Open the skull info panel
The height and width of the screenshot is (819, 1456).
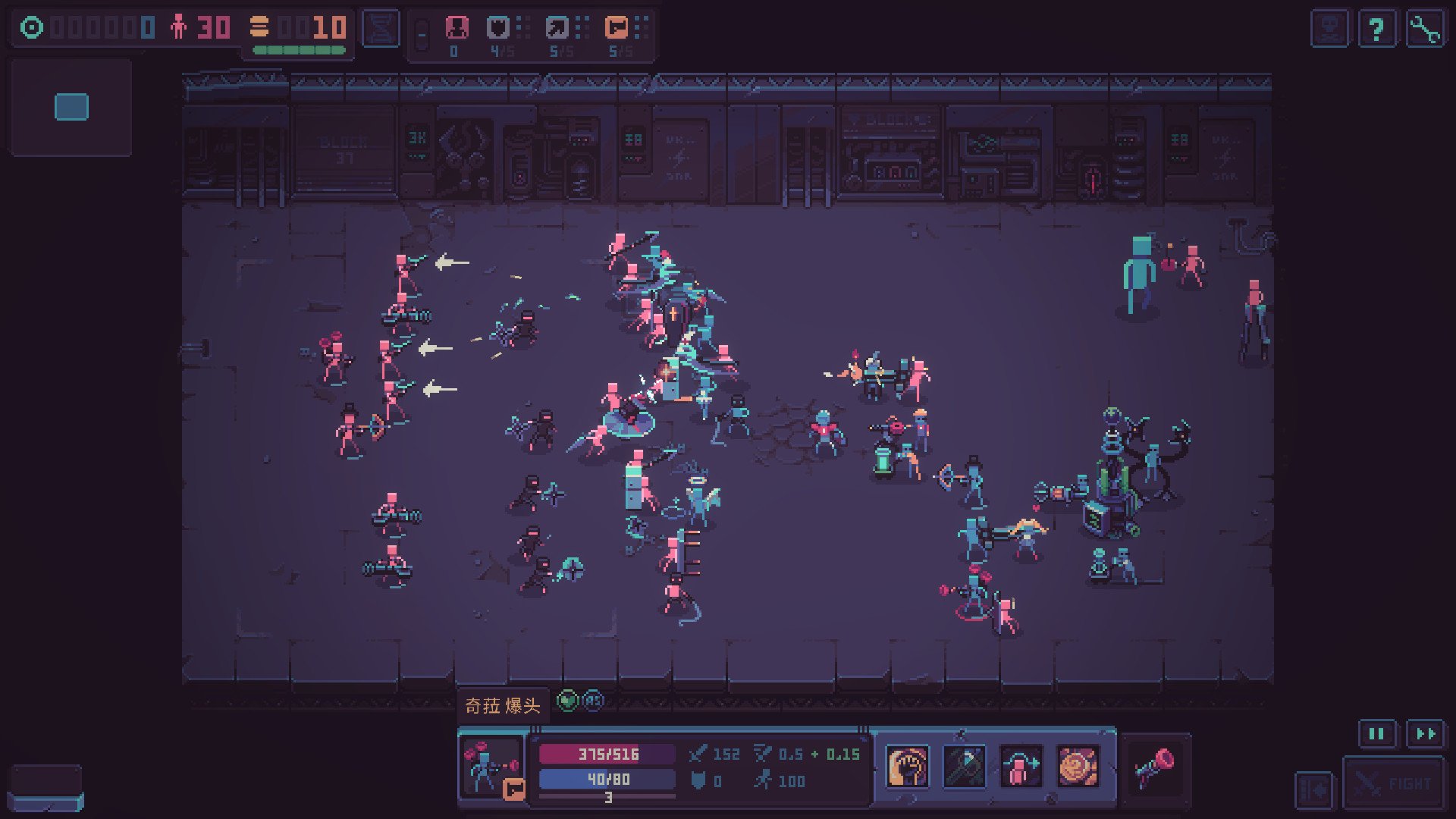(x=1329, y=30)
